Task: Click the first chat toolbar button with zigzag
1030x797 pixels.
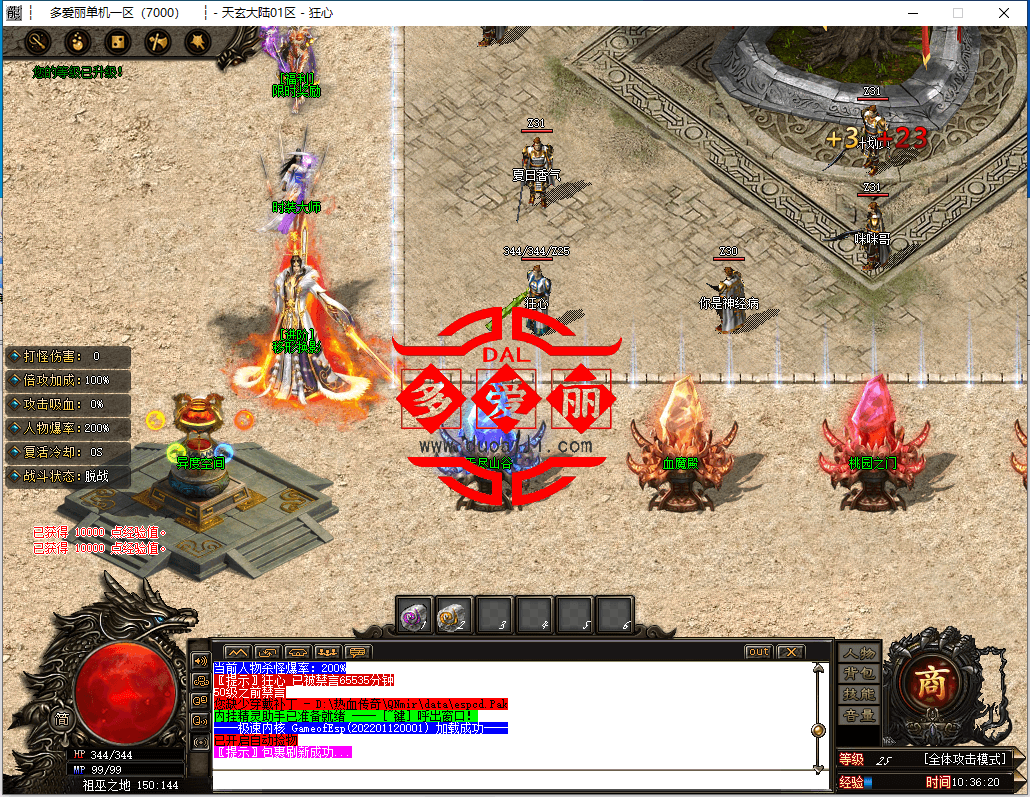Action: pos(237,652)
